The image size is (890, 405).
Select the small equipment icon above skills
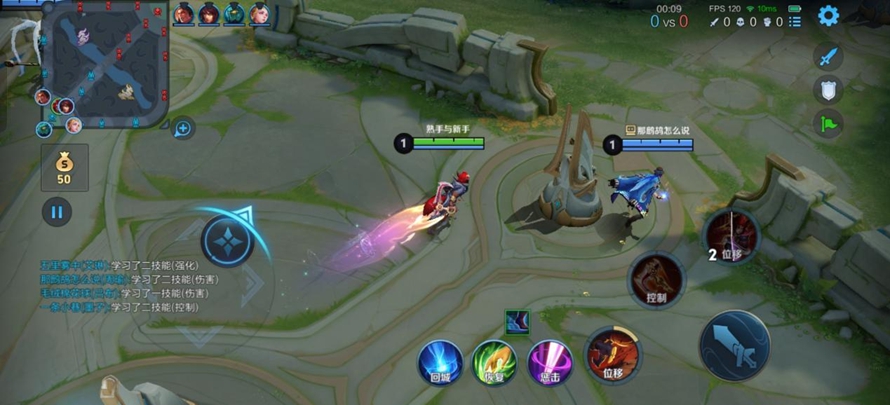pos(518,322)
